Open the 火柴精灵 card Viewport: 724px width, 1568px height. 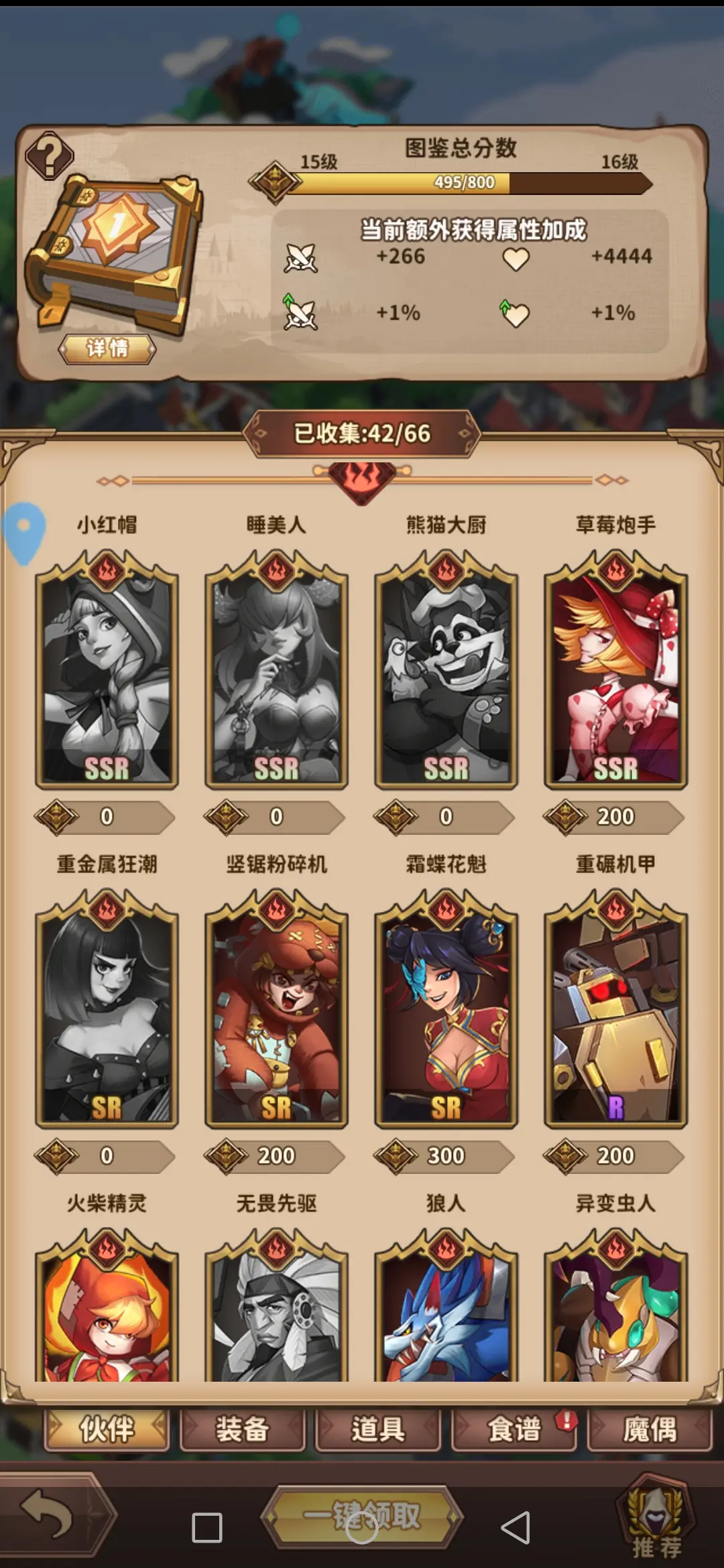(x=107, y=1310)
